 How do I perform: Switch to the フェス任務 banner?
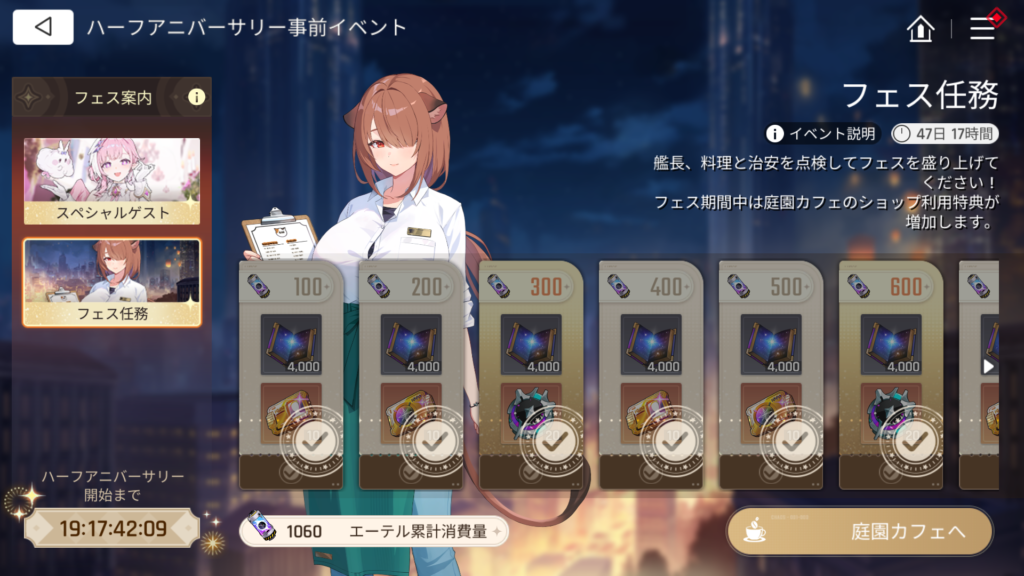pos(112,282)
